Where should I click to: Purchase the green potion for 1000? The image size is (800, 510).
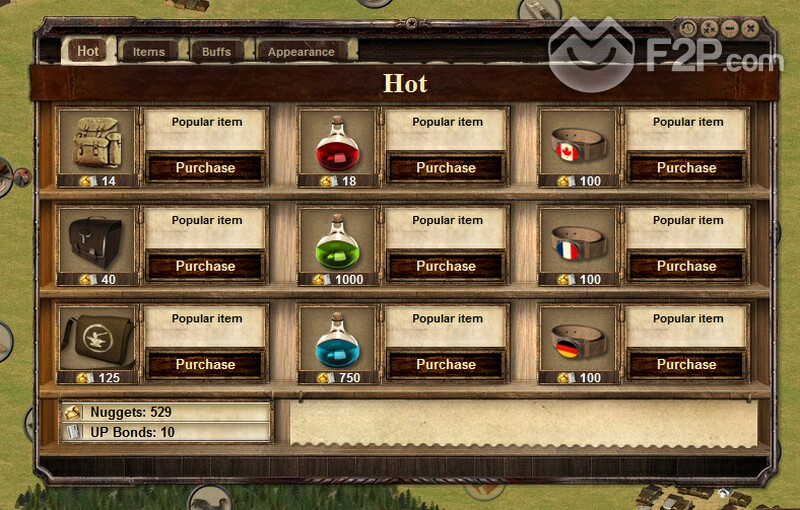[446, 266]
